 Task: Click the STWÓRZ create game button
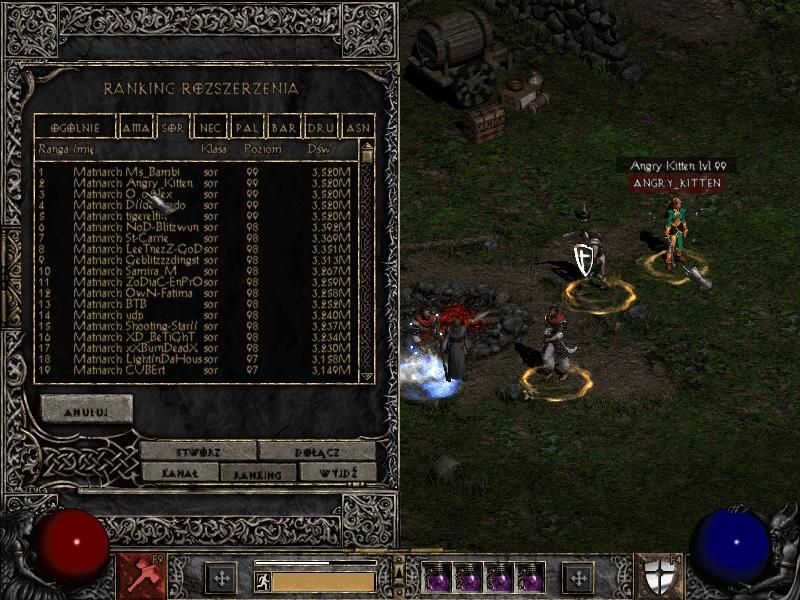coord(197,451)
